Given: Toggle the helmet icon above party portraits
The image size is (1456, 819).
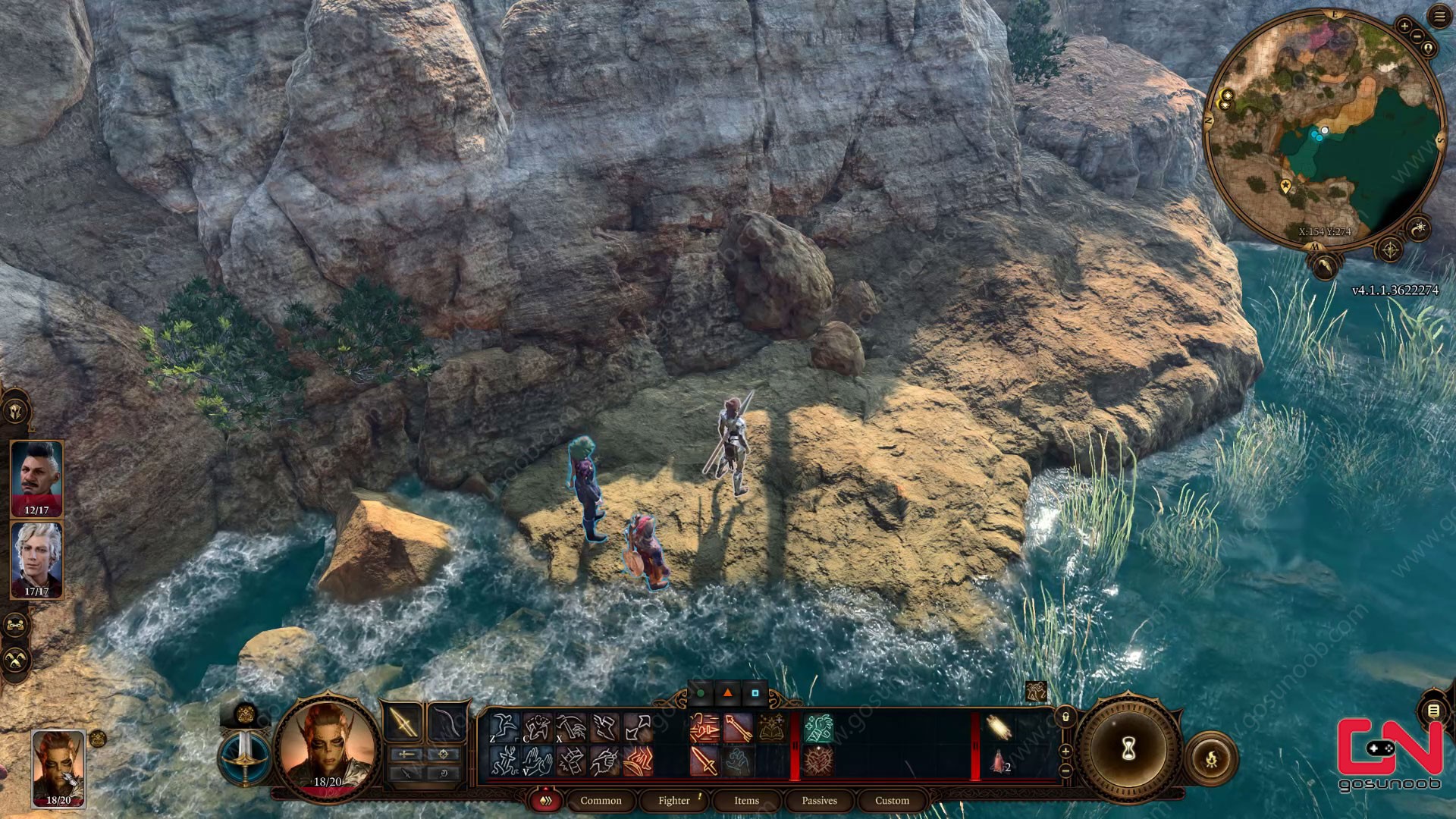Looking at the screenshot, I should point(14,411).
